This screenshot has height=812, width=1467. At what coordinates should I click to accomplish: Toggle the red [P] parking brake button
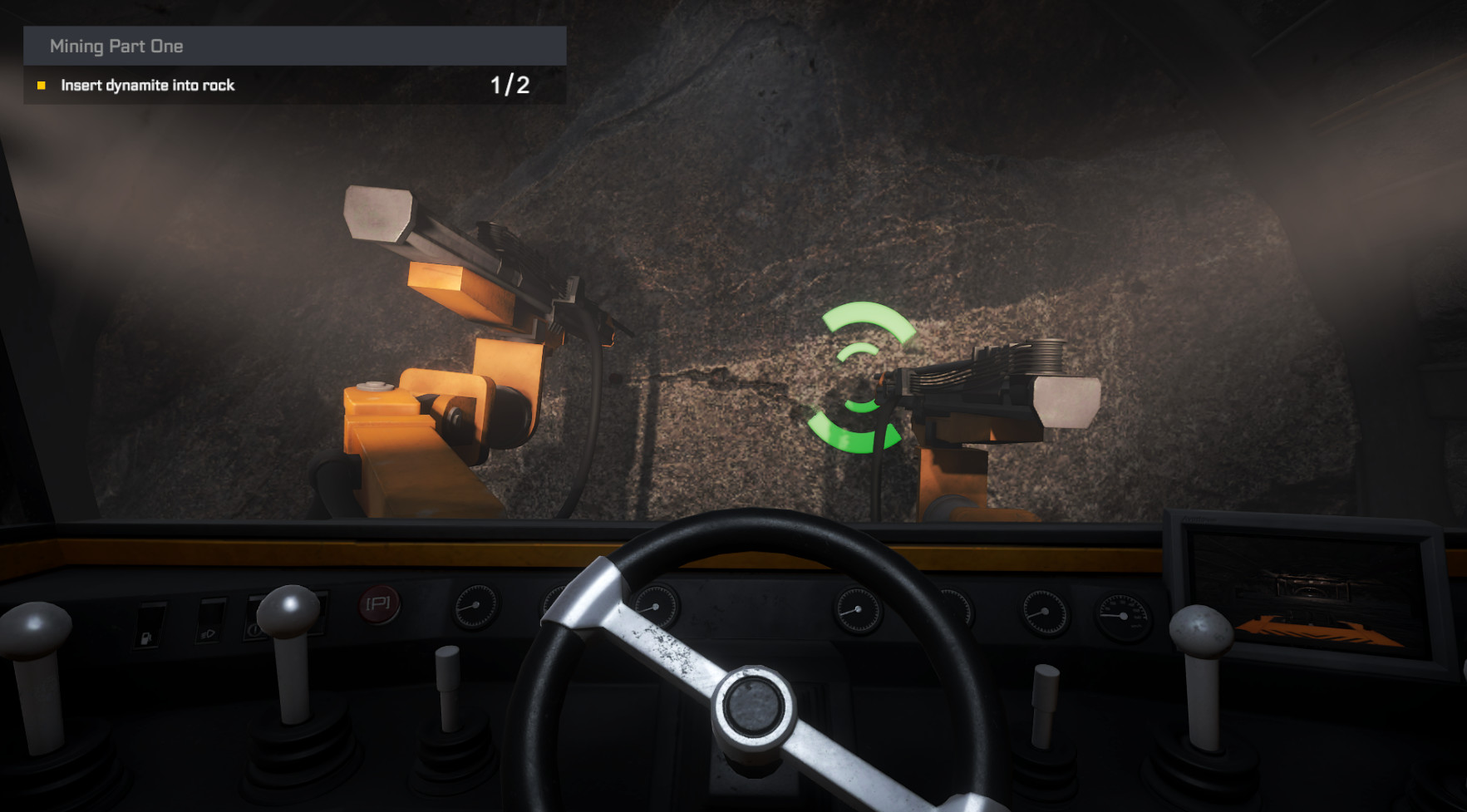coord(381,605)
